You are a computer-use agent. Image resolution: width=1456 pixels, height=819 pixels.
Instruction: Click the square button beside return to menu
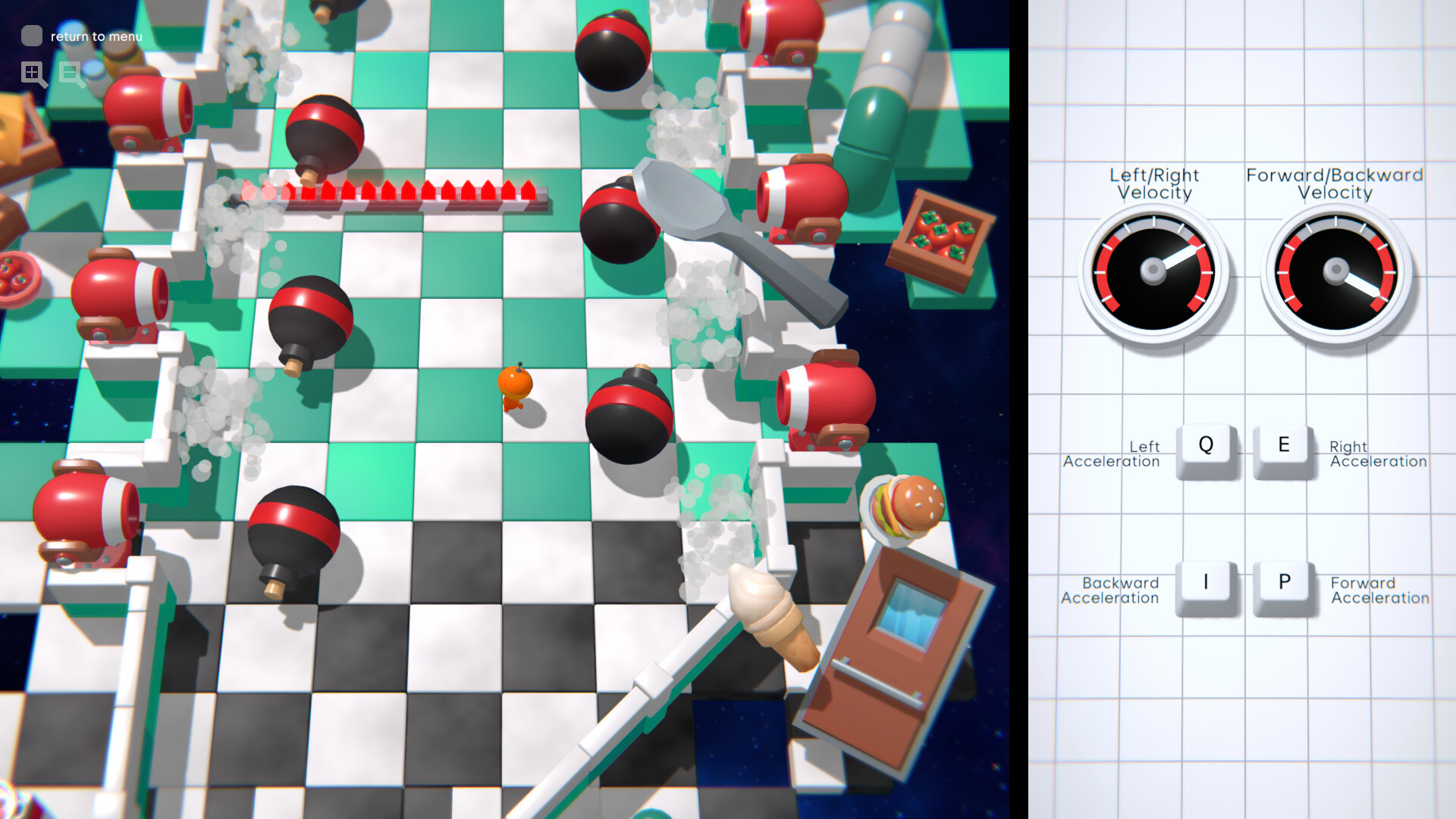[31, 35]
